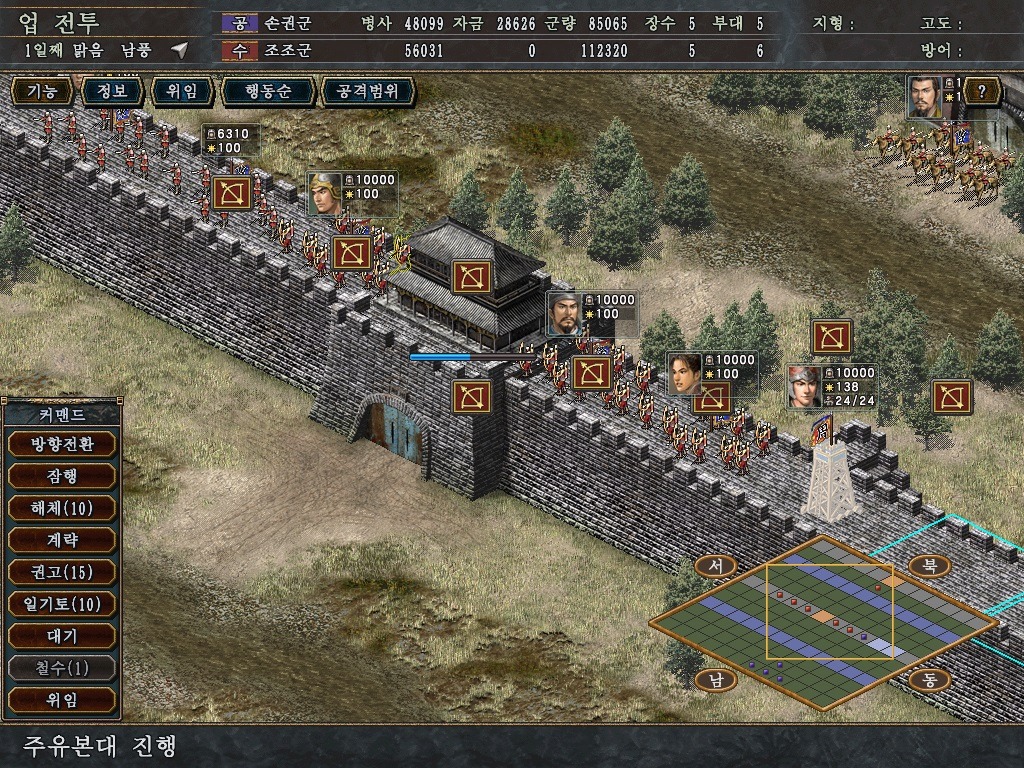This screenshot has height=768, width=1024.
Task: Select the 잠행 stealth command
Action: tap(61, 476)
